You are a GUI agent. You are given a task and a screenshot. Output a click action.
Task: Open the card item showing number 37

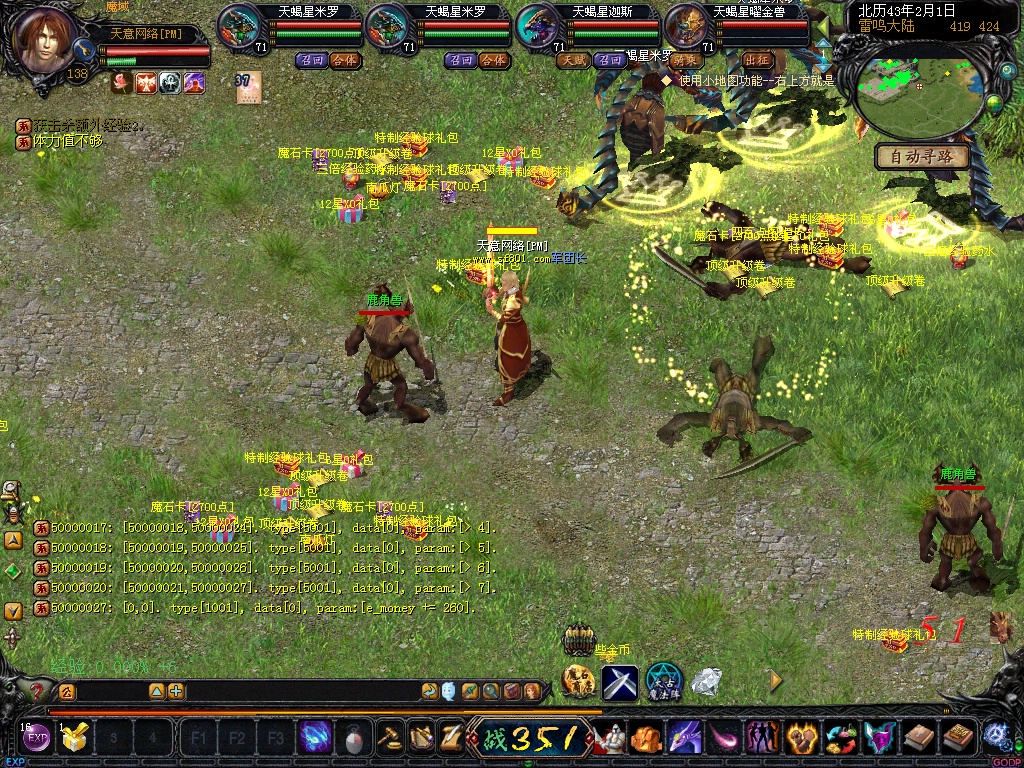(x=247, y=88)
